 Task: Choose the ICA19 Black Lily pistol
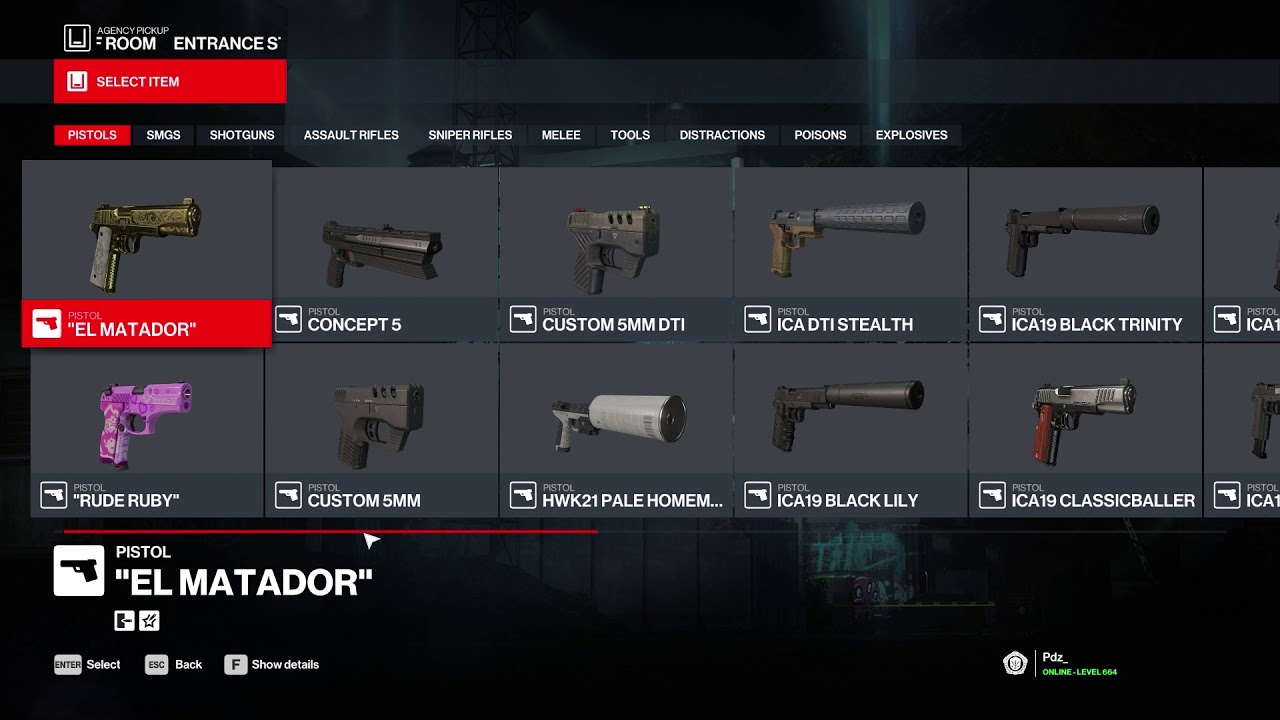(850, 430)
